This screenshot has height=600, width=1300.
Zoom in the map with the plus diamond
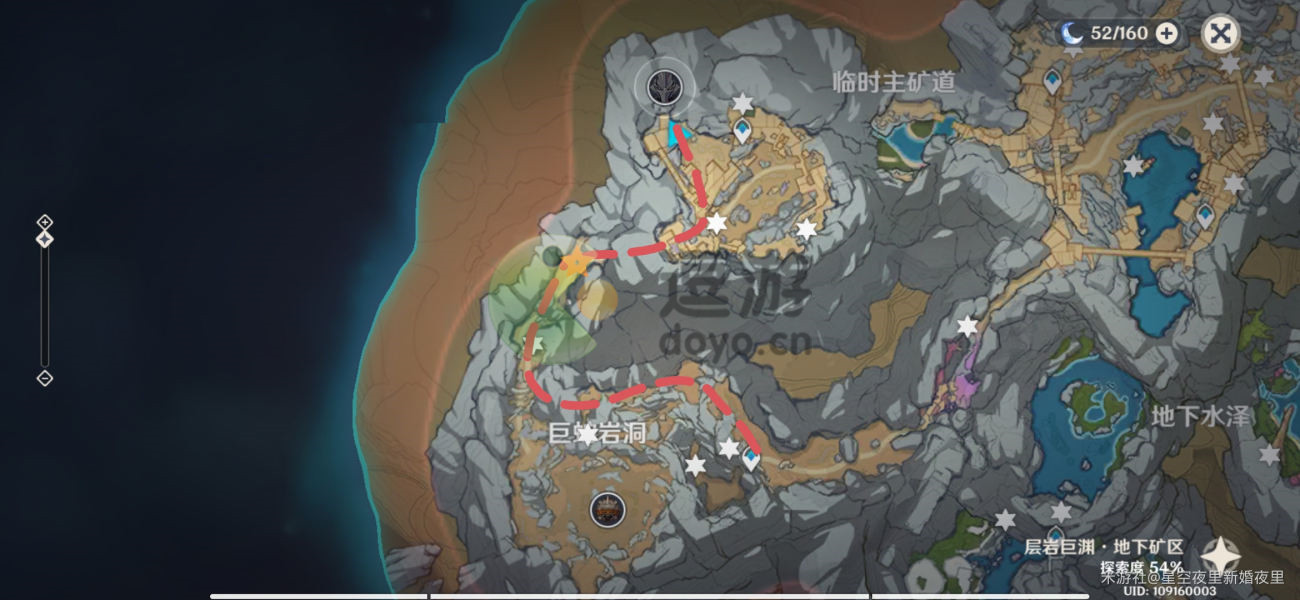tap(44, 221)
